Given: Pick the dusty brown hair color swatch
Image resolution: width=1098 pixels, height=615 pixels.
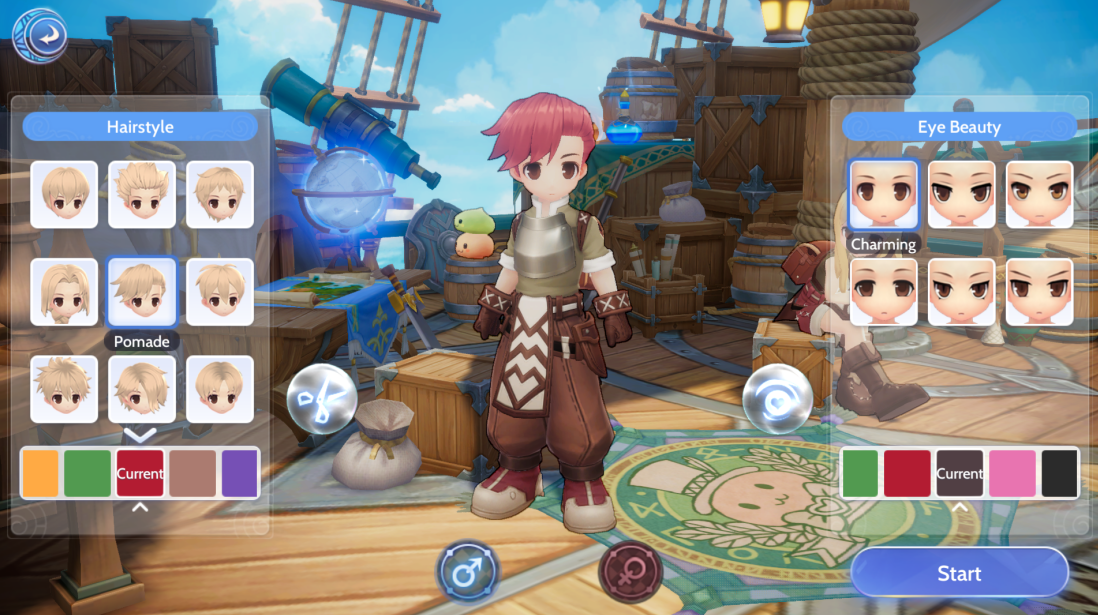Looking at the screenshot, I should (192, 473).
